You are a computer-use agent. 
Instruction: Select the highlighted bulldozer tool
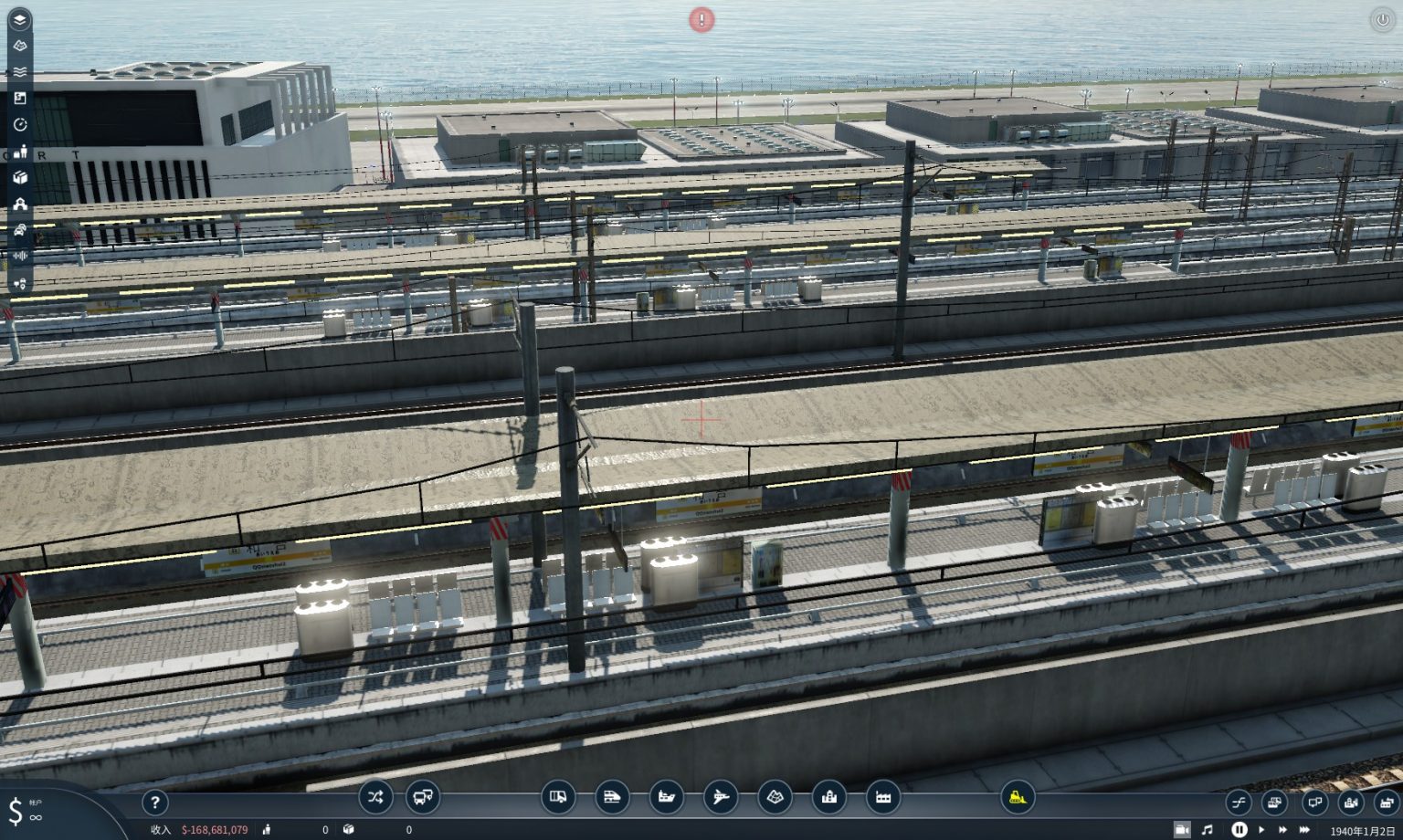[1017, 797]
